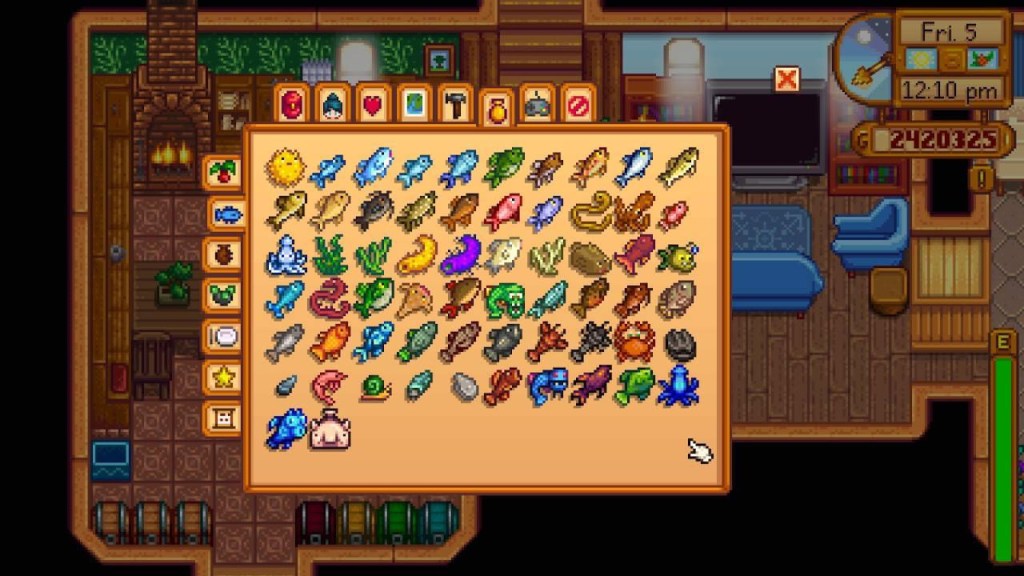1024x576 pixels.
Task: Open the inventory backpack tab
Action: (292, 104)
